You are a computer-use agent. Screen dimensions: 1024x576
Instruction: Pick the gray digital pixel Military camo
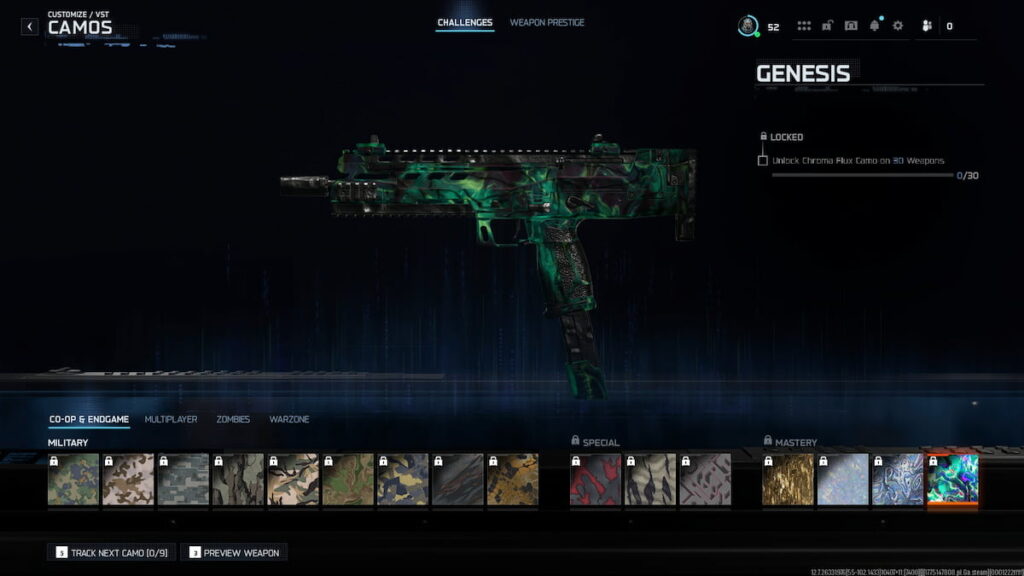tap(184, 480)
